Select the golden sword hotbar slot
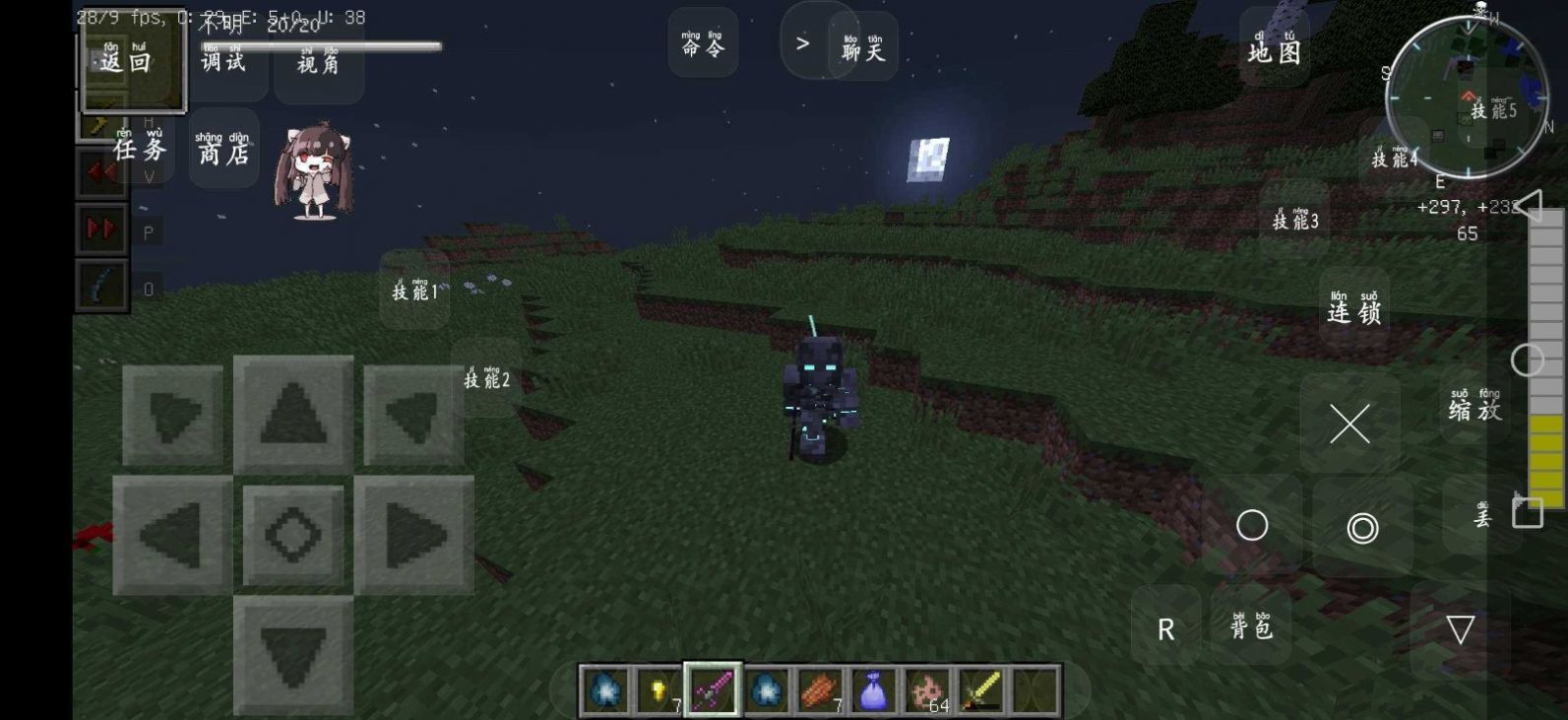The height and width of the screenshot is (720, 1568). pos(980,689)
